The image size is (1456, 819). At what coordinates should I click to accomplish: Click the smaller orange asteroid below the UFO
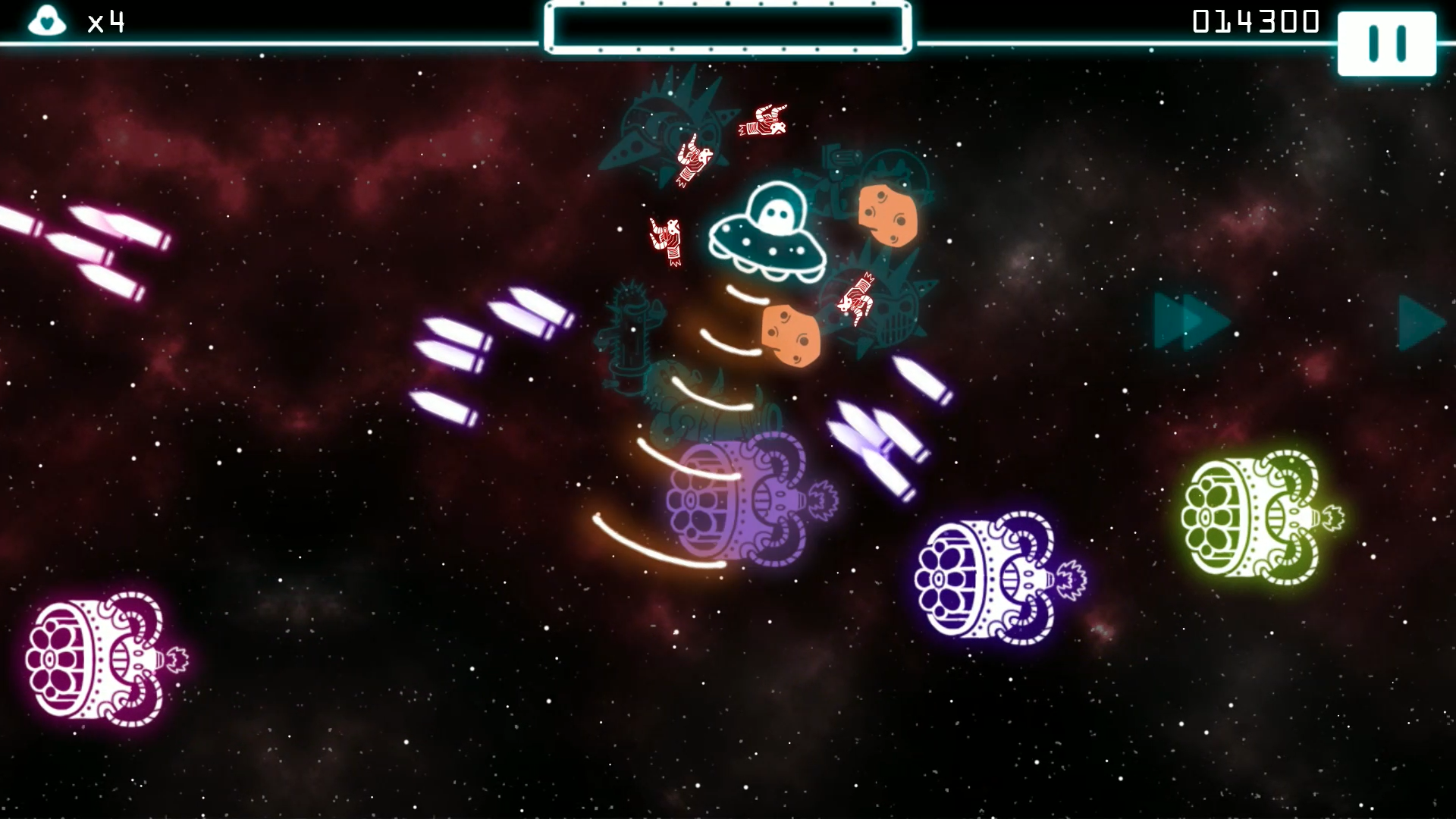point(790,336)
